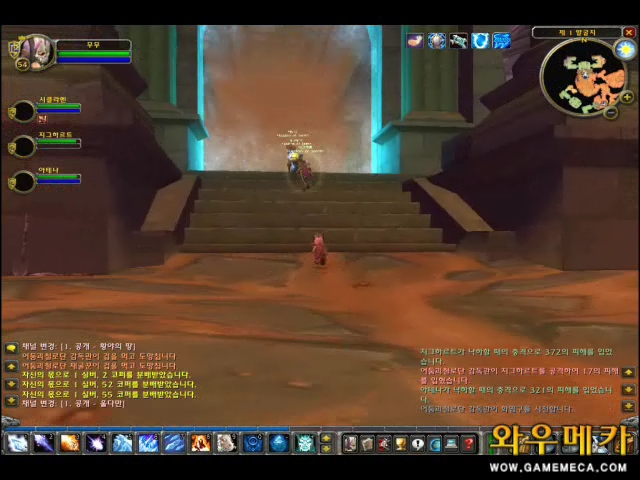
Task: Select party member 시클라멘
Action: (23, 111)
